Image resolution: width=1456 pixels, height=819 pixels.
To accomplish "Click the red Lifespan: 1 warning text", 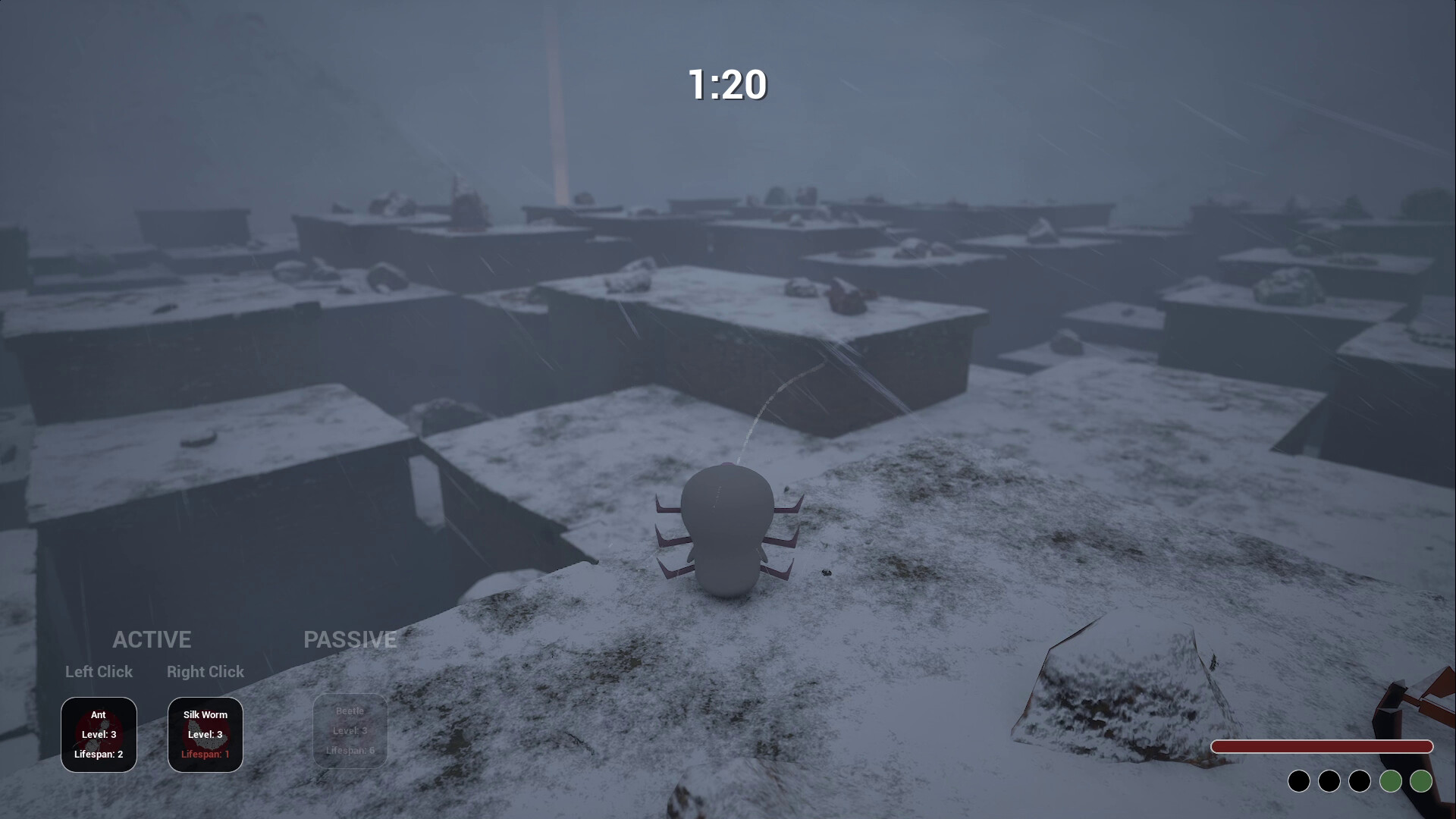I will tap(205, 754).
